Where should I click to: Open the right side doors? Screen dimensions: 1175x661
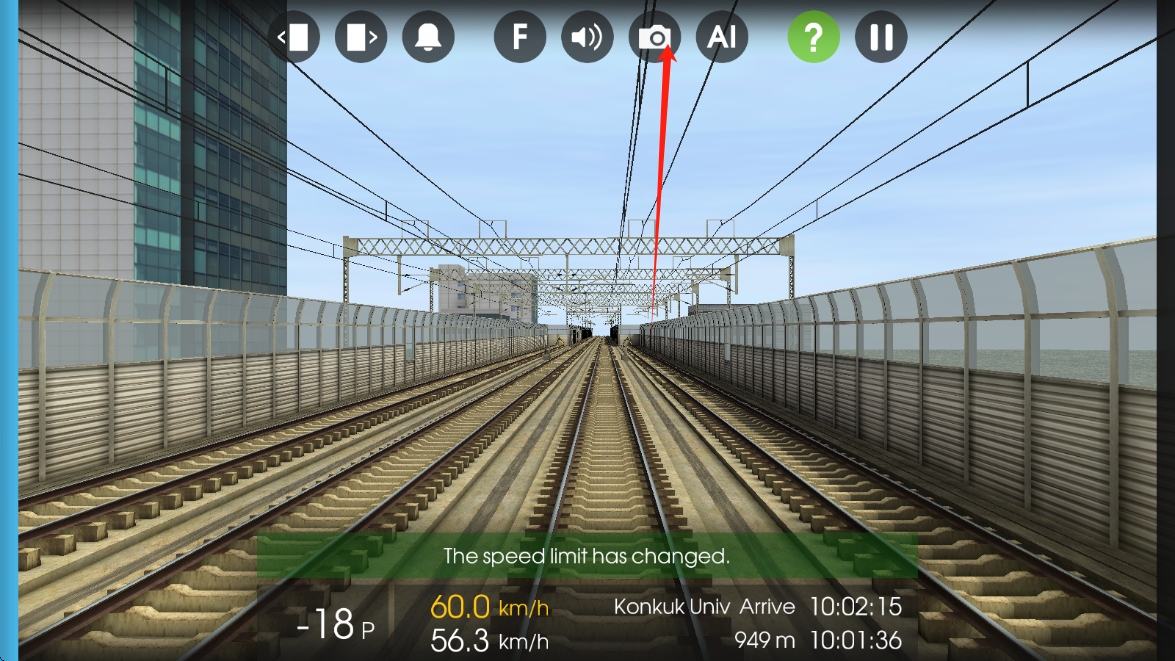[x=360, y=38]
